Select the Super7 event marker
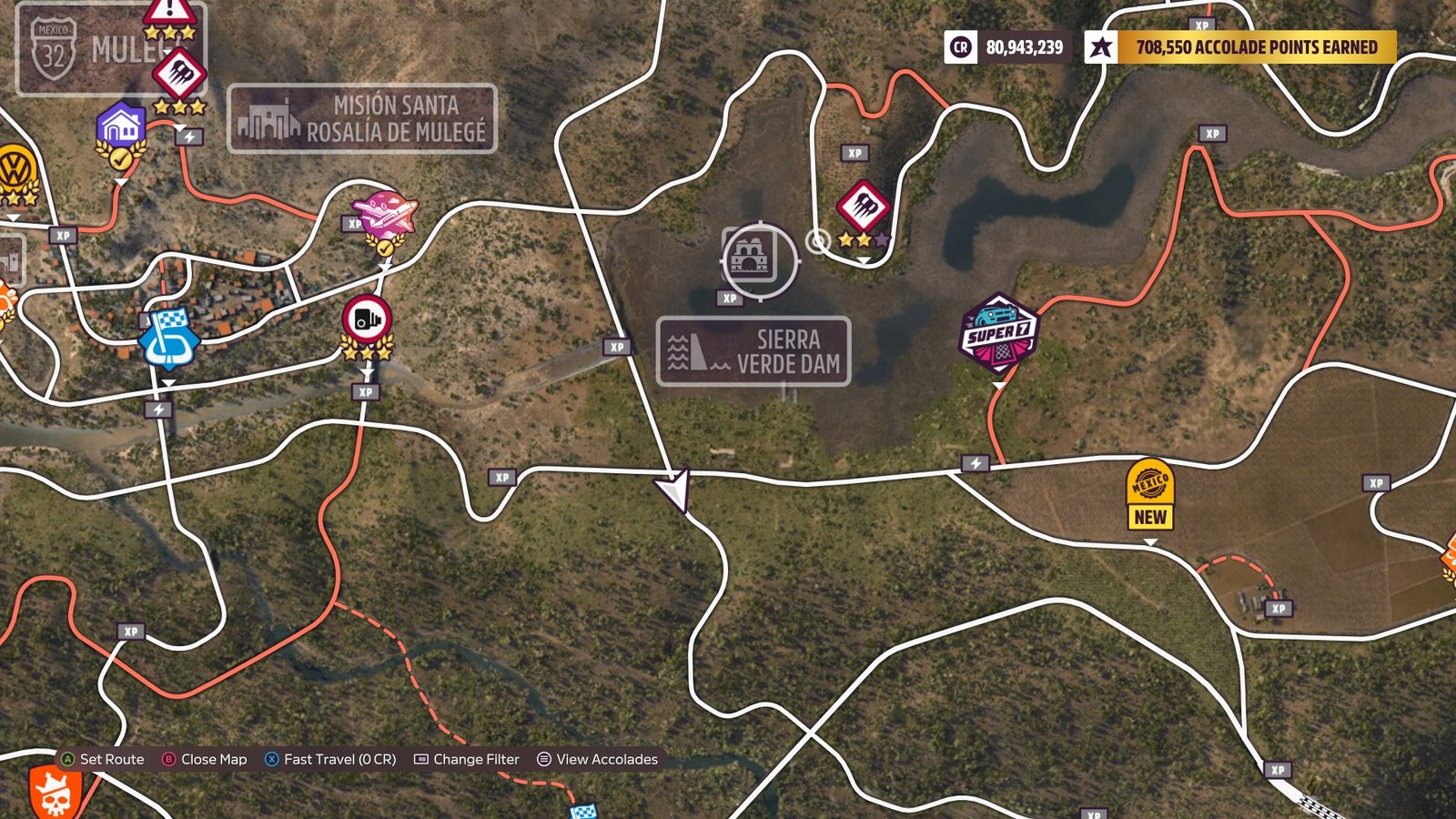 (998, 333)
